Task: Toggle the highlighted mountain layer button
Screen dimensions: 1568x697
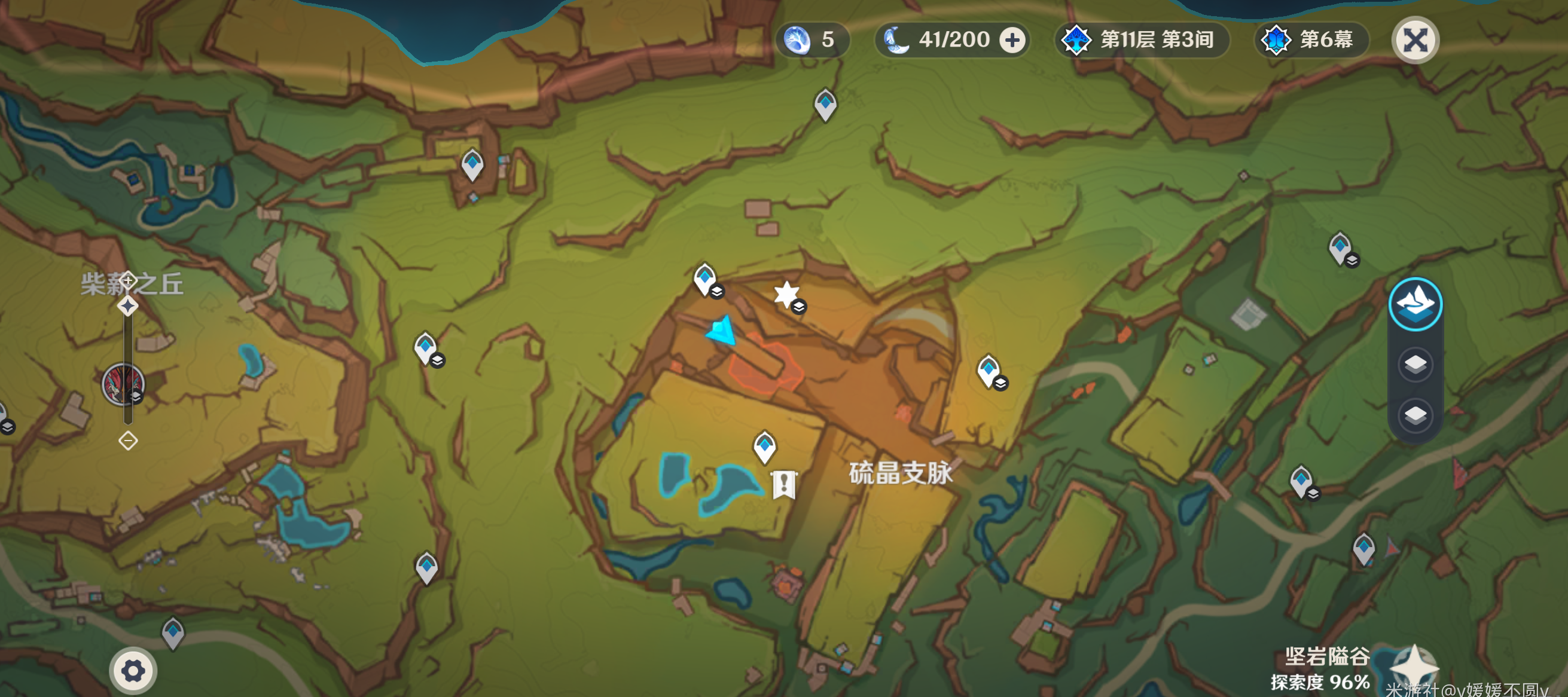Action: (x=1415, y=304)
